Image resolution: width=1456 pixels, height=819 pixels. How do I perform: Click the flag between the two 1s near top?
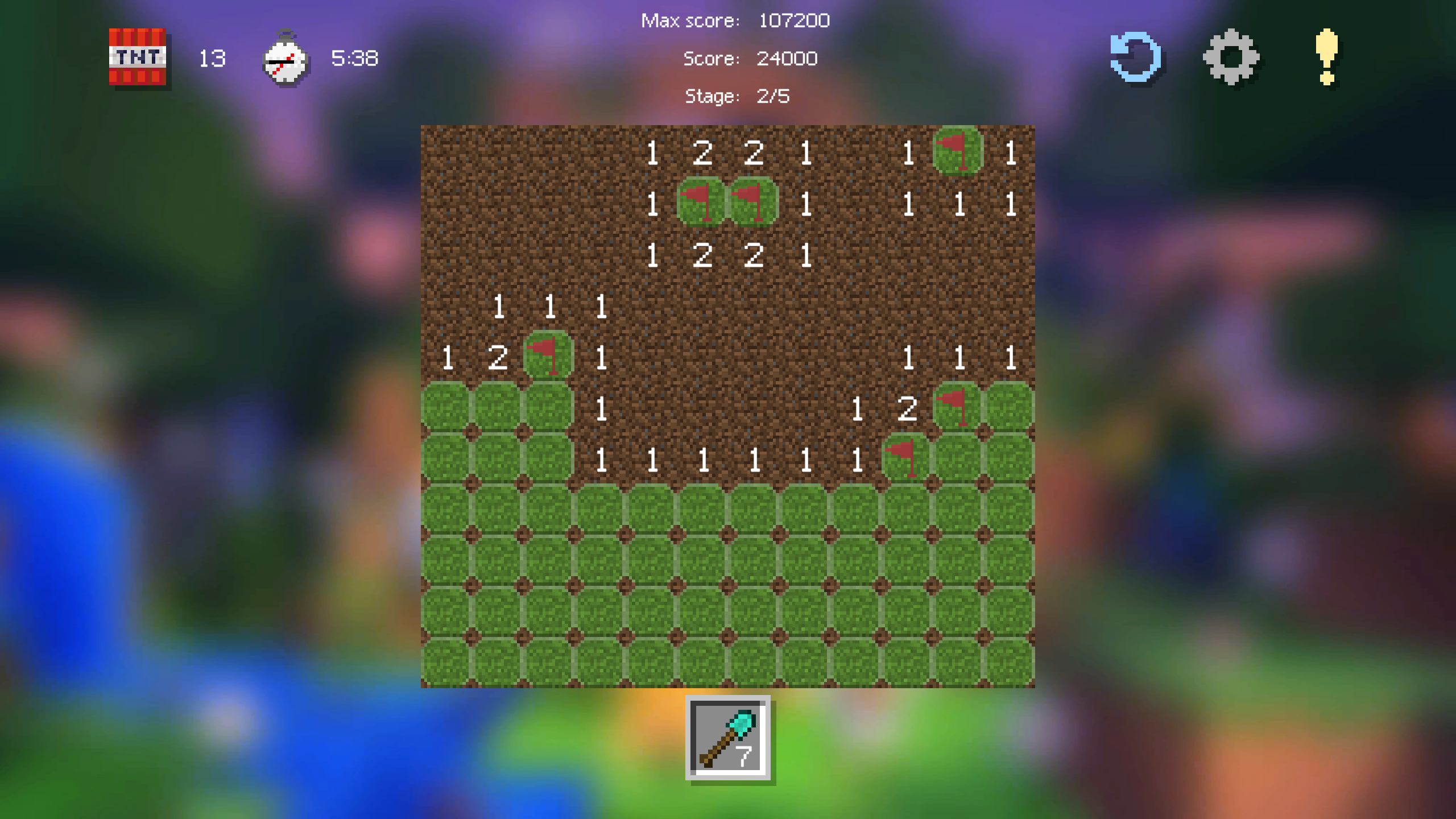click(701, 206)
